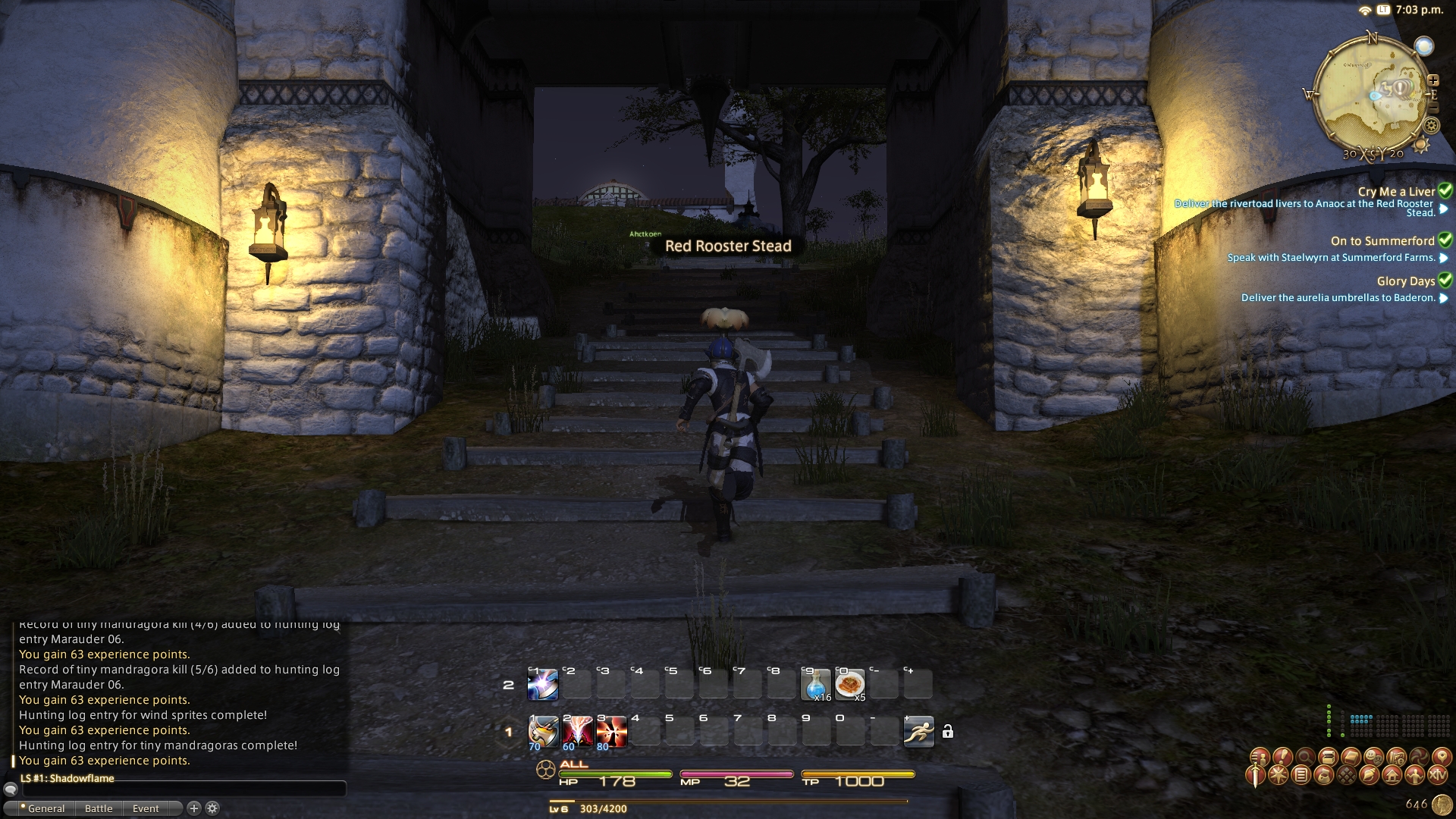Toggle the Sprint running-figure action
The width and height of the screenshot is (1456, 819).
[x=918, y=732]
